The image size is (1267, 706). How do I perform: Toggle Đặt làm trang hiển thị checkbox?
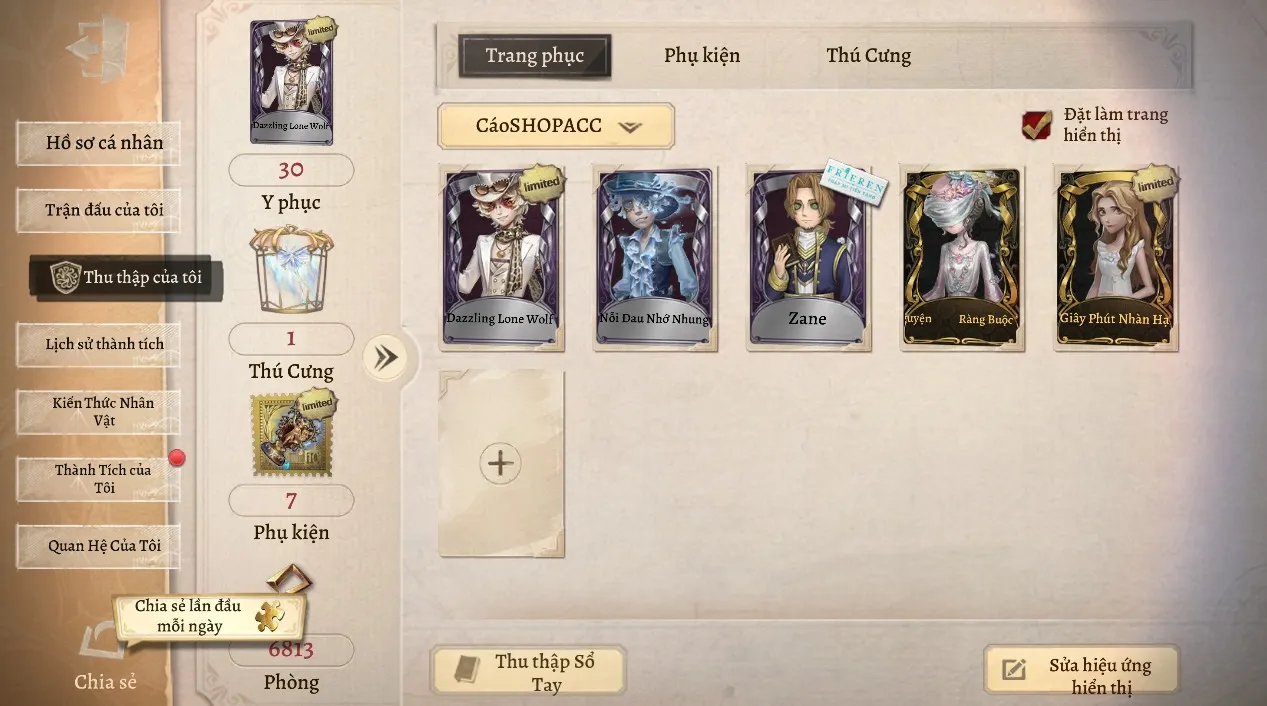1036,125
